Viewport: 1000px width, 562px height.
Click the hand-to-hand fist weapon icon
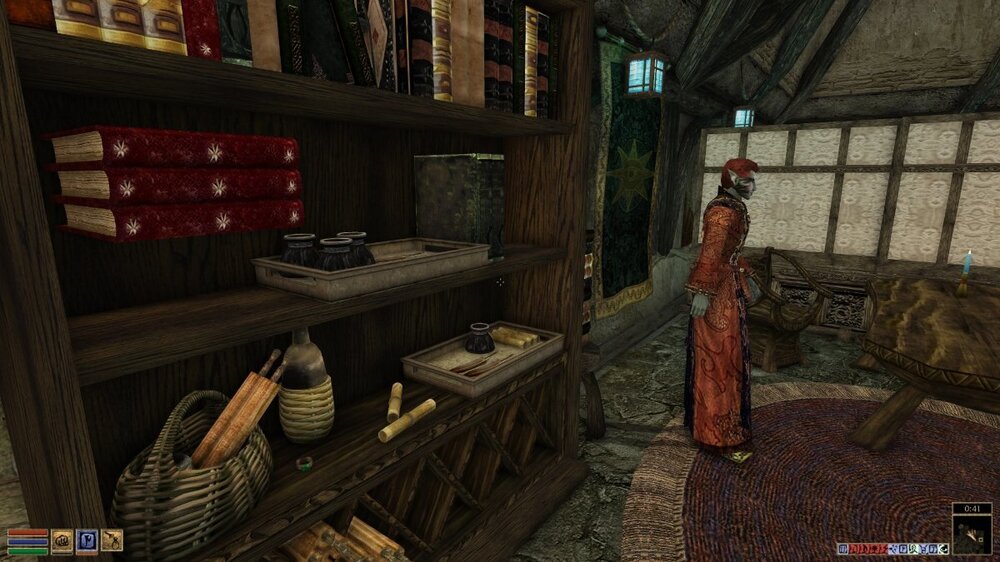tap(62, 540)
